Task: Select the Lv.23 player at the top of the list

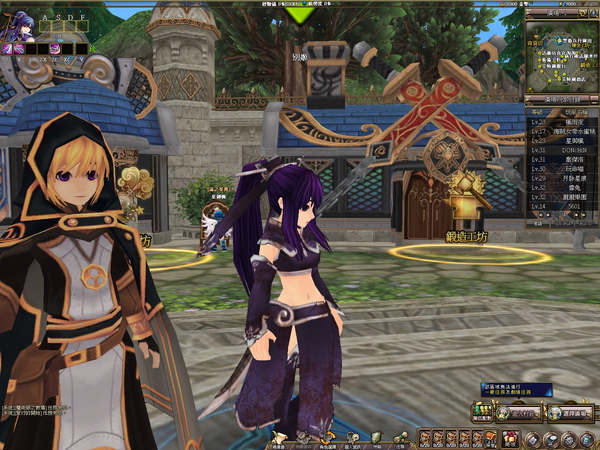Action: pos(561,121)
